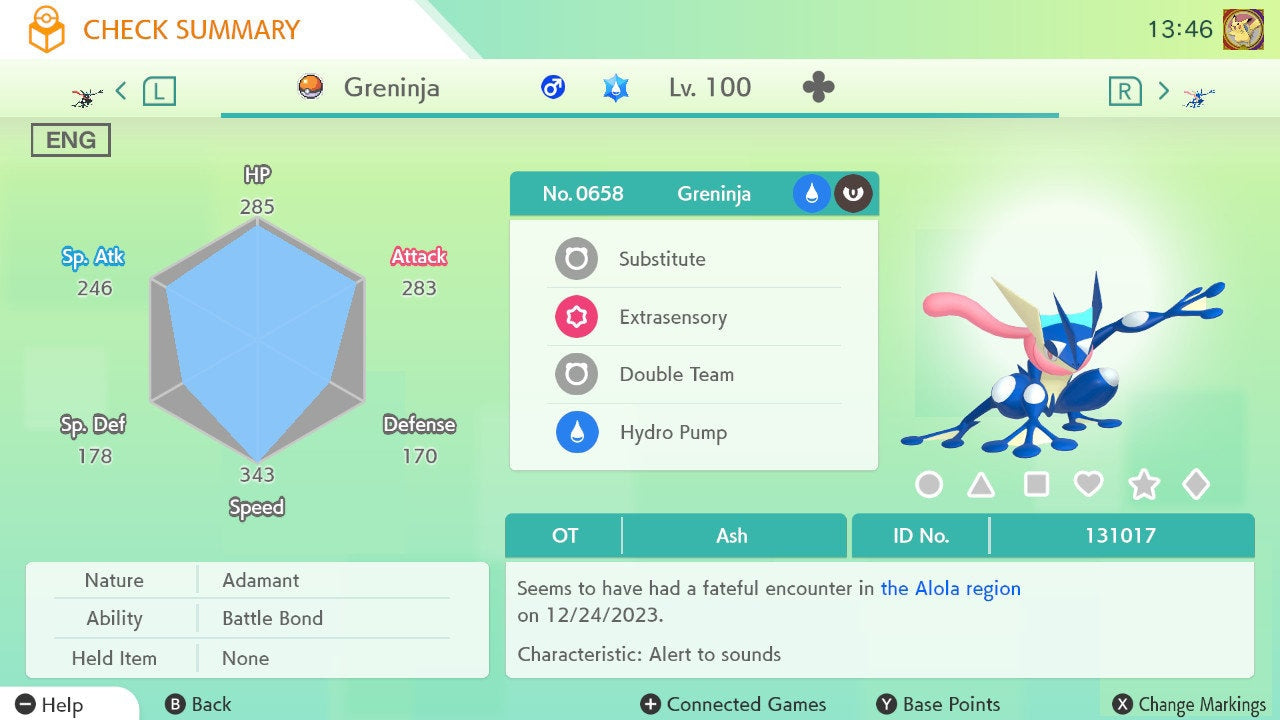Toggle the heart marking
The height and width of the screenshot is (720, 1280).
[x=1088, y=485]
